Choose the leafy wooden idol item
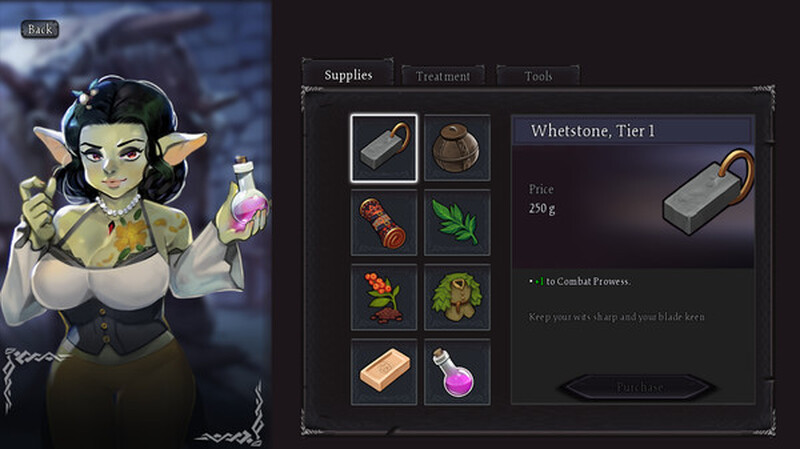 point(457,297)
